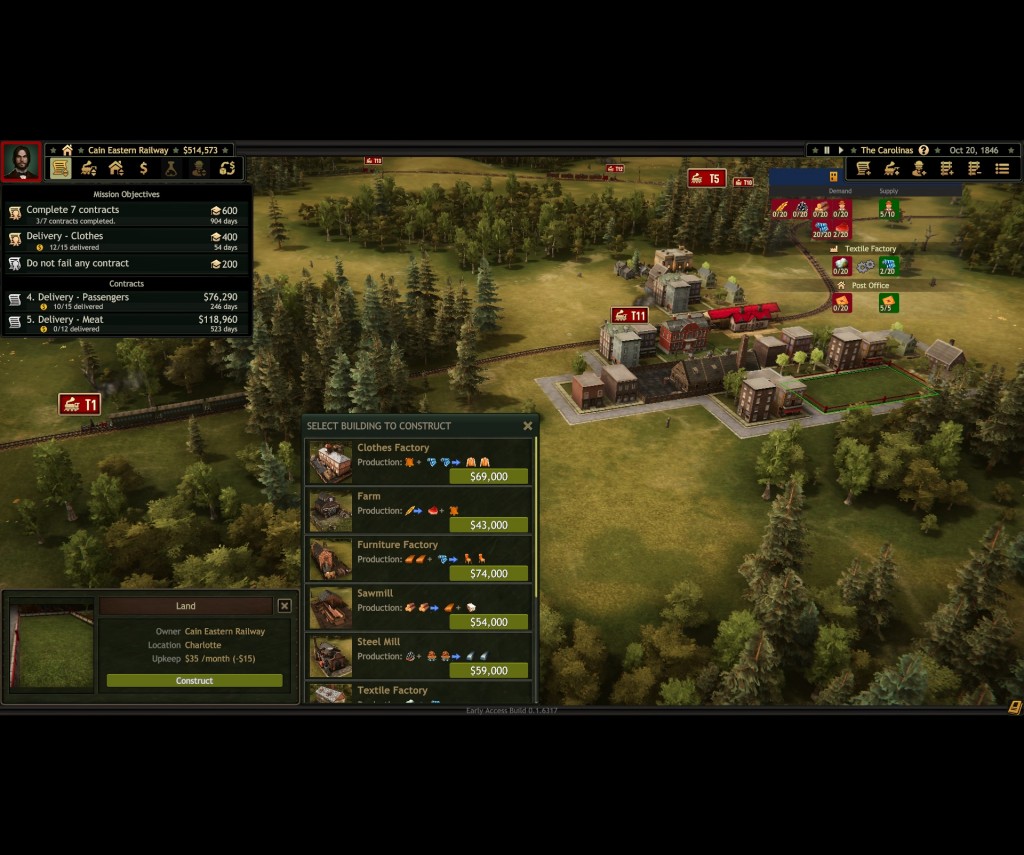The image size is (1024, 855).
Task: Open the player portrait
Action: click(20, 162)
